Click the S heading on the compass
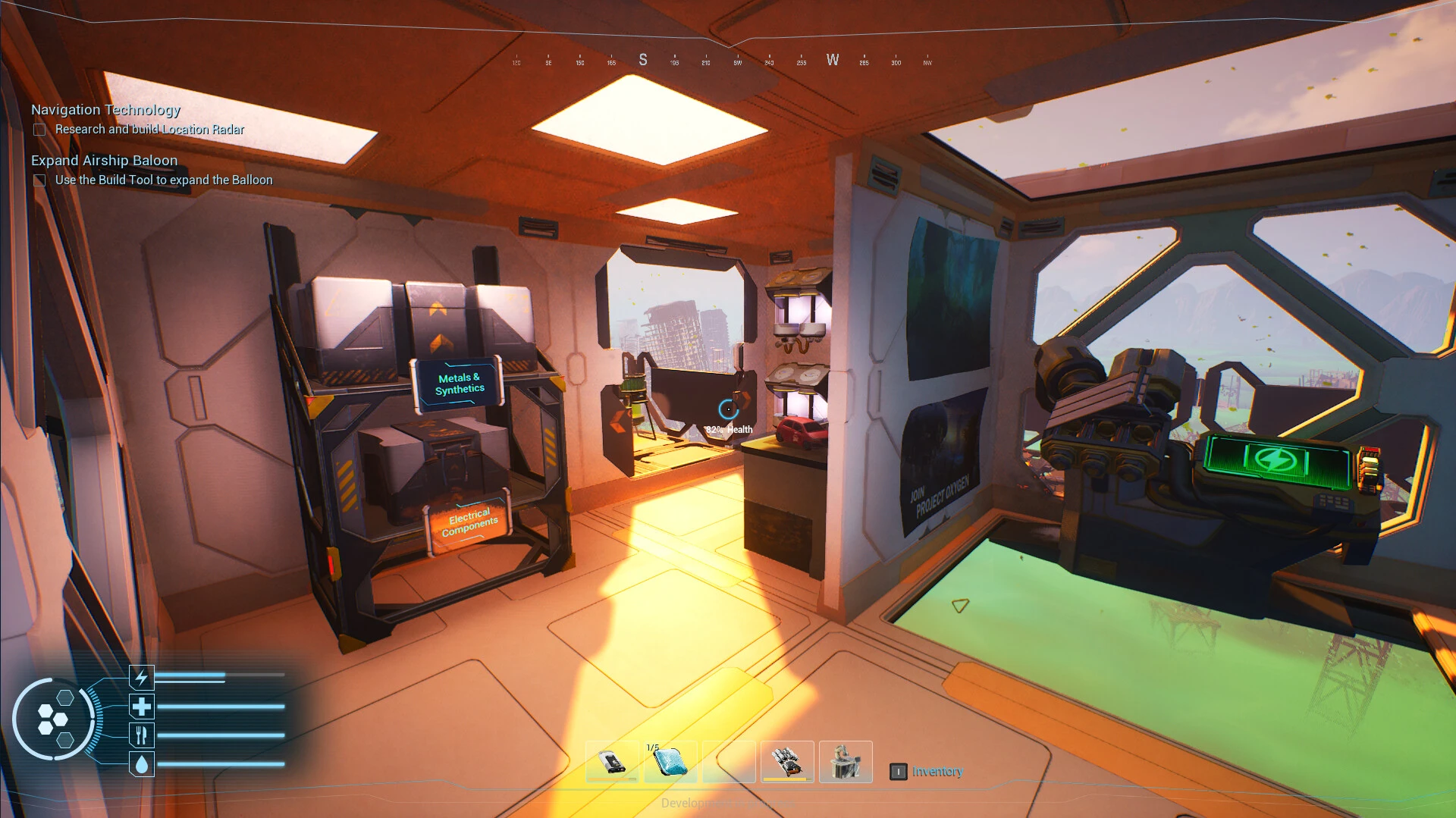 (643, 60)
